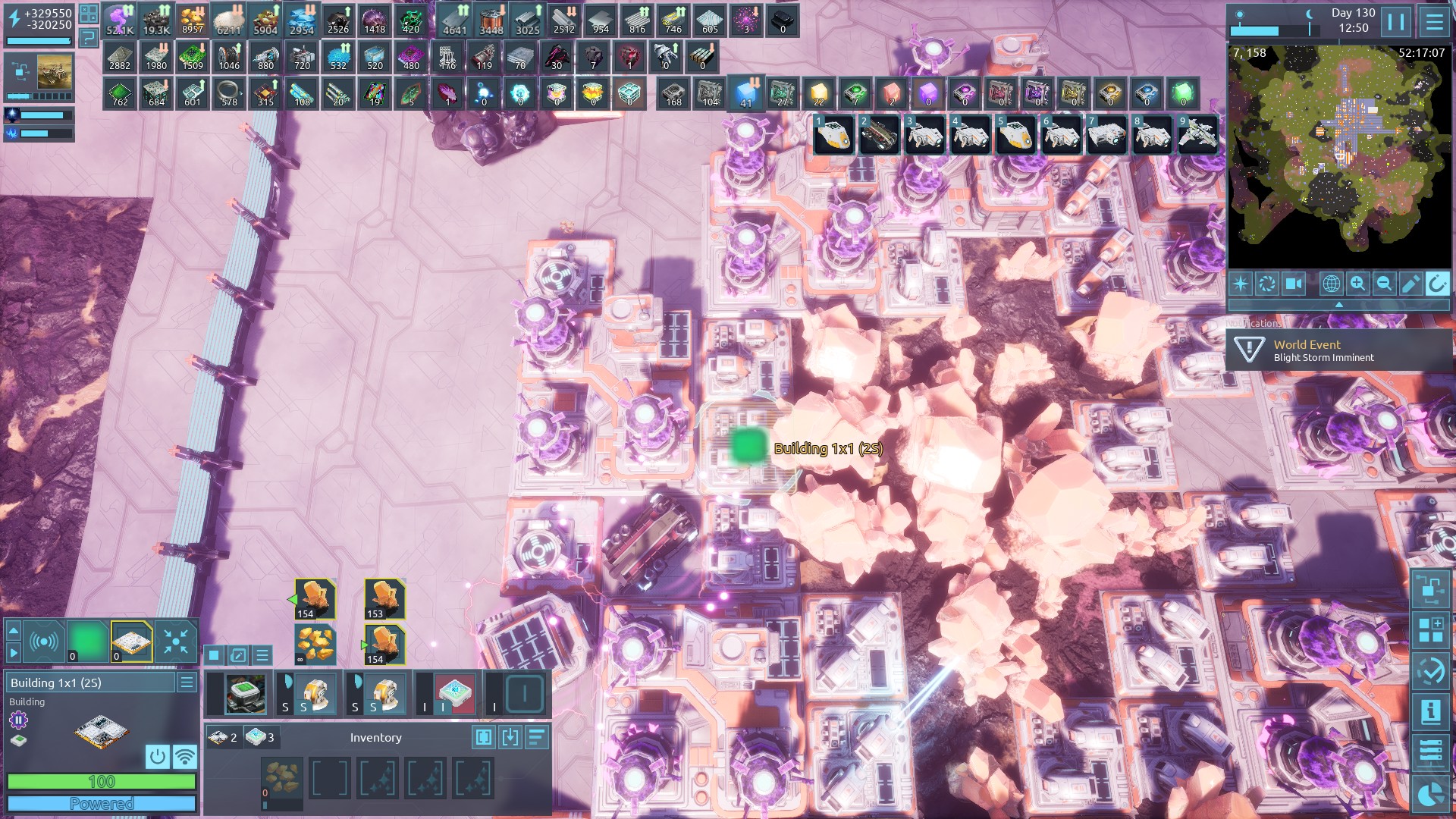Click the minimap
The height and width of the screenshot is (819, 1456).
pyautogui.click(x=1338, y=156)
